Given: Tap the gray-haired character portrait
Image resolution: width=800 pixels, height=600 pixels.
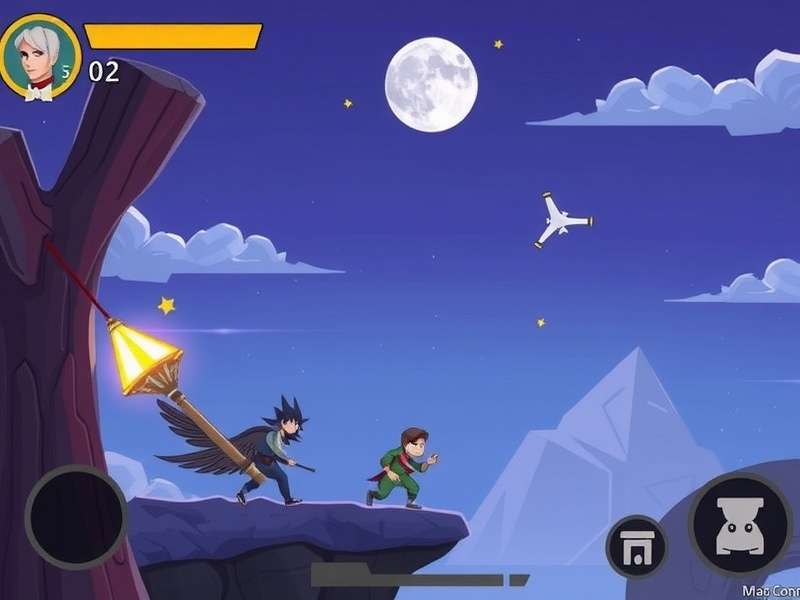Looking at the screenshot, I should 39,56.
